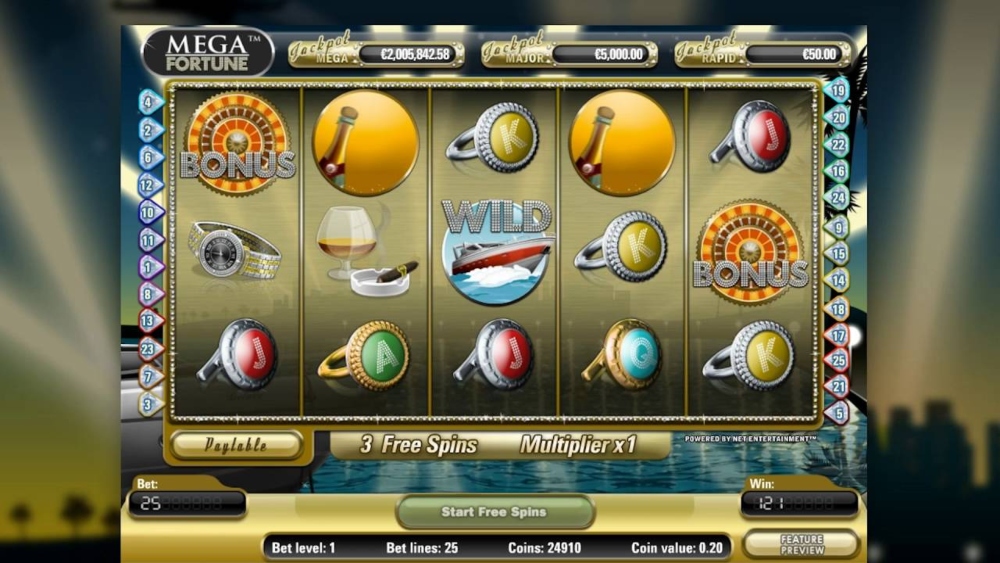Select bet line marker 25

(x=838, y=360)
